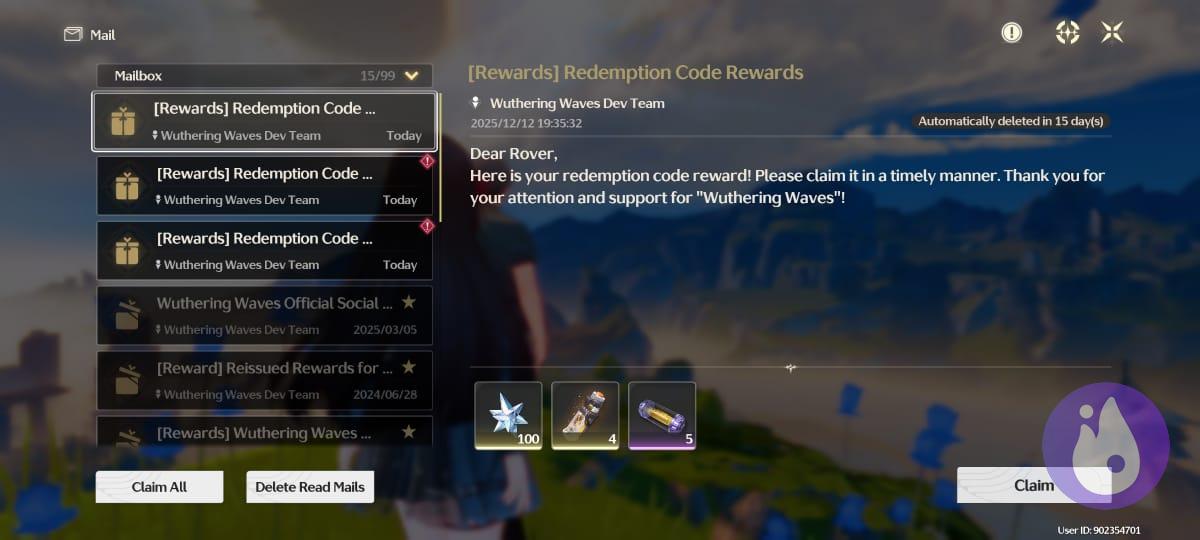Click the four-pointed icon beside the close button
Image resolution: width=1200 pixels, height=540 pixels.
pyautogui.click(x=1067, y=33)
